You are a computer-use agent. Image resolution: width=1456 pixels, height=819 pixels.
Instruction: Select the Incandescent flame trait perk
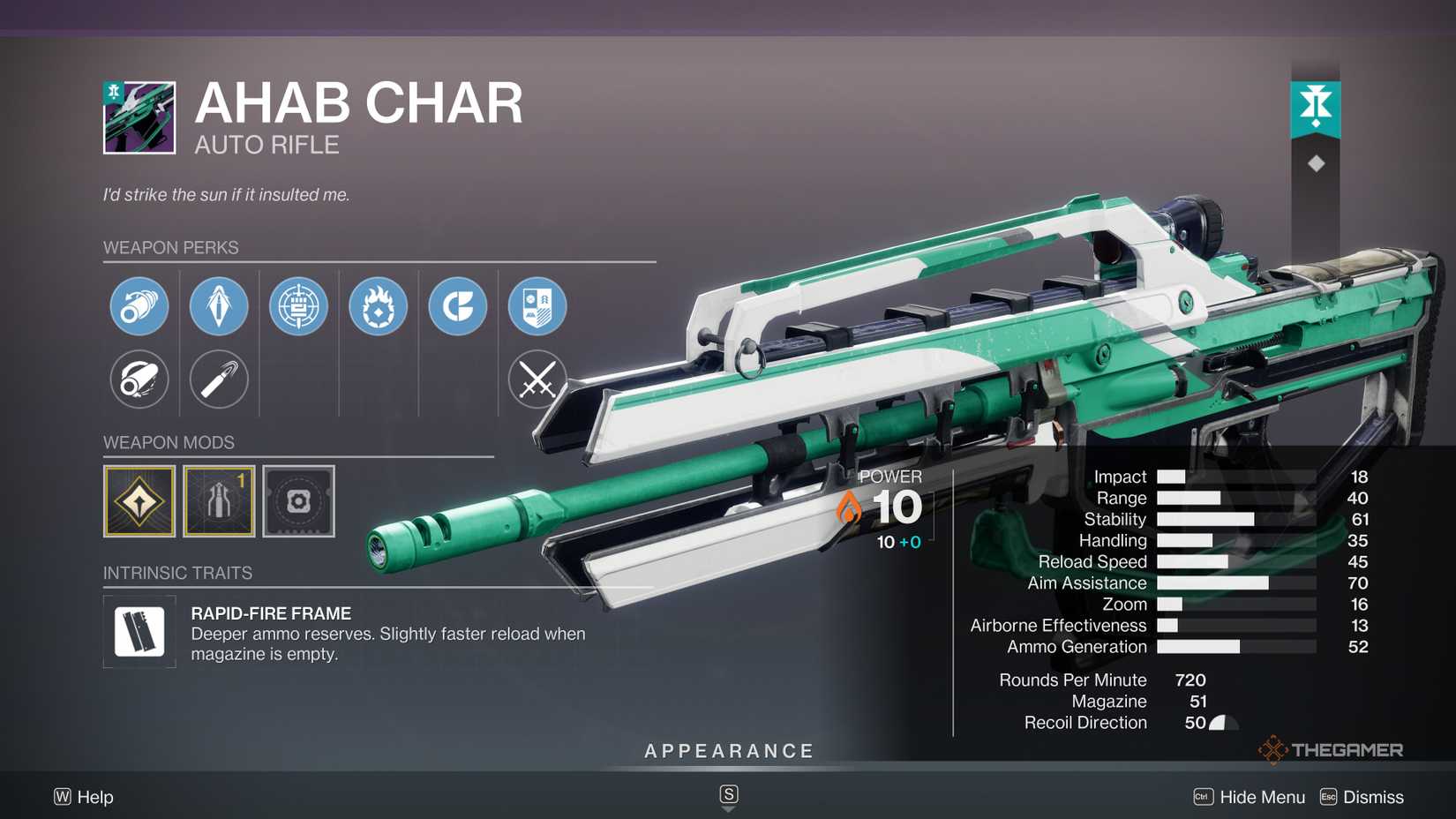click(378, 306)
